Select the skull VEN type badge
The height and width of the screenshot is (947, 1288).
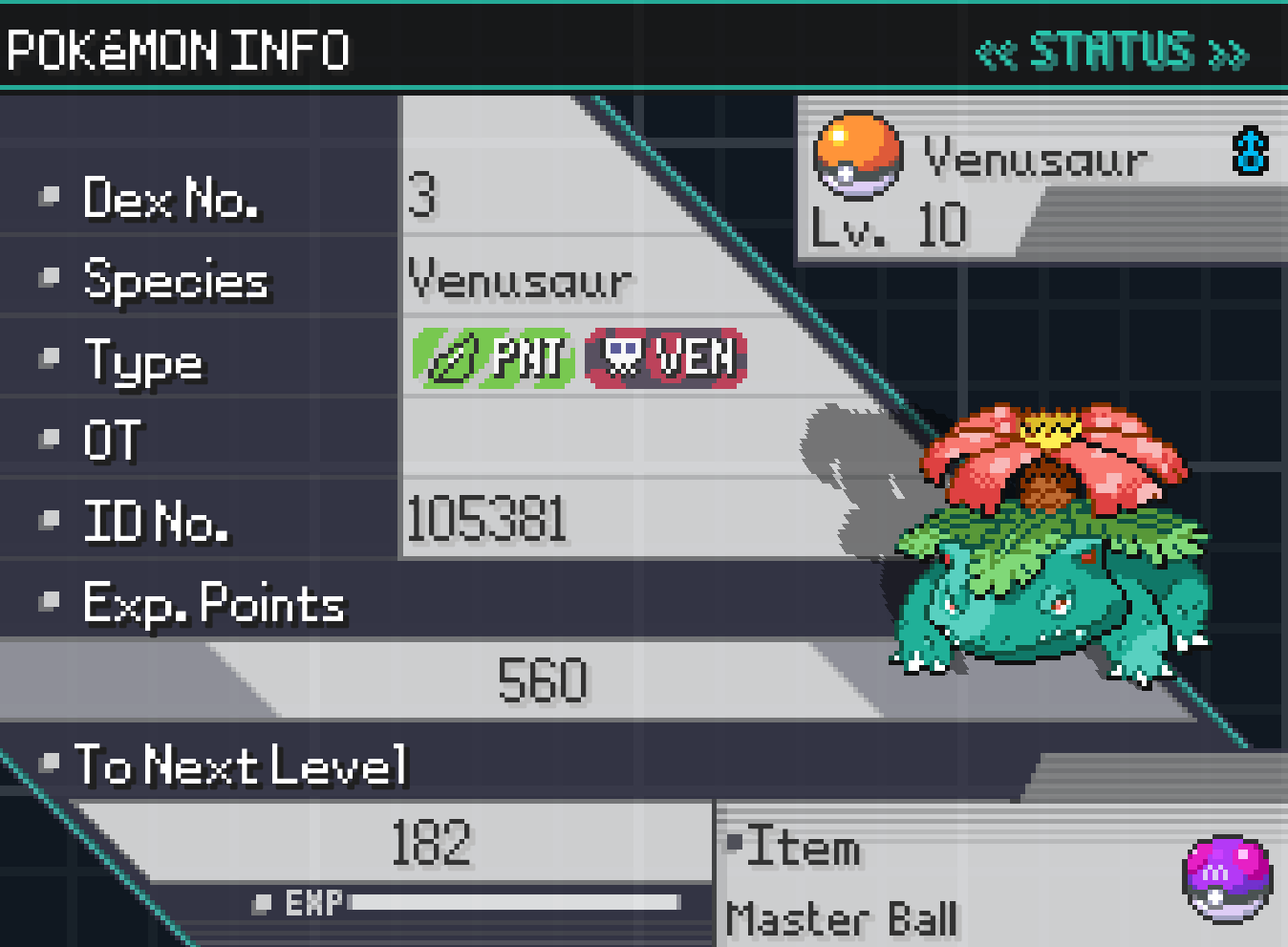pyautogui.click(x=666, y=358)
